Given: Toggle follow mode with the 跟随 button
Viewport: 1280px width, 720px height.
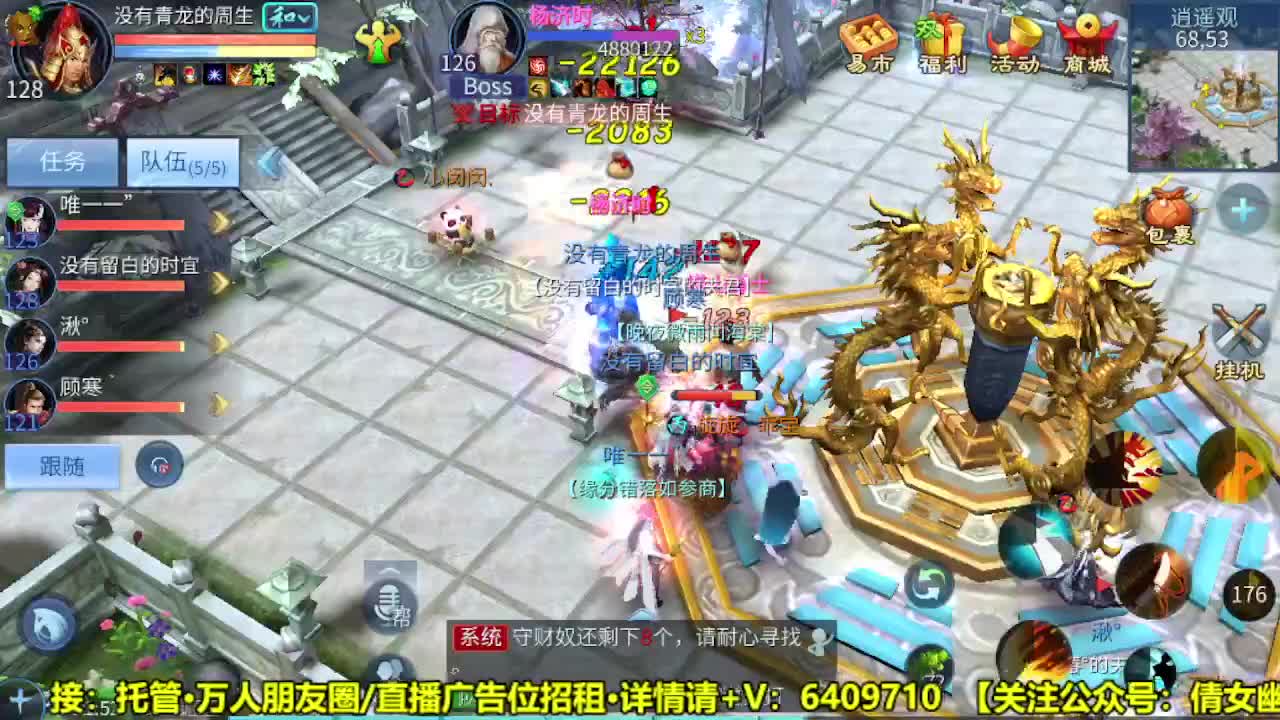Looking at the screenshot, I should [62, 467].
